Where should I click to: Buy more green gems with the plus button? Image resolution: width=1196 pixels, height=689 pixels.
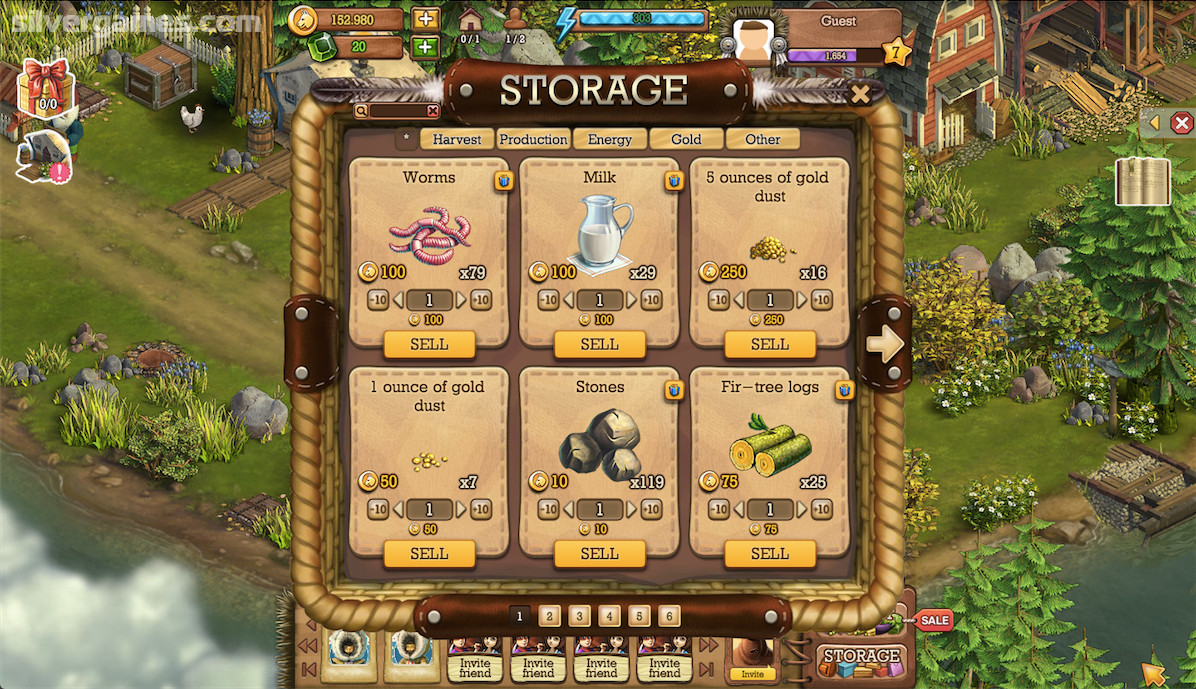(x=425, y=46)
